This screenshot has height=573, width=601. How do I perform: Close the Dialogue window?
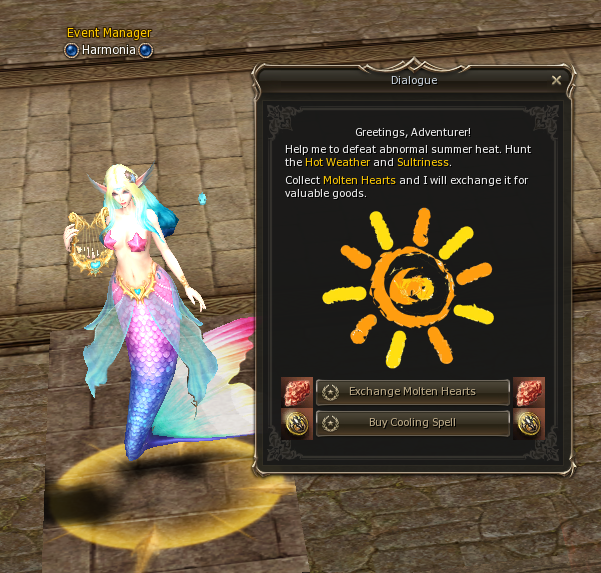point(557,80)
